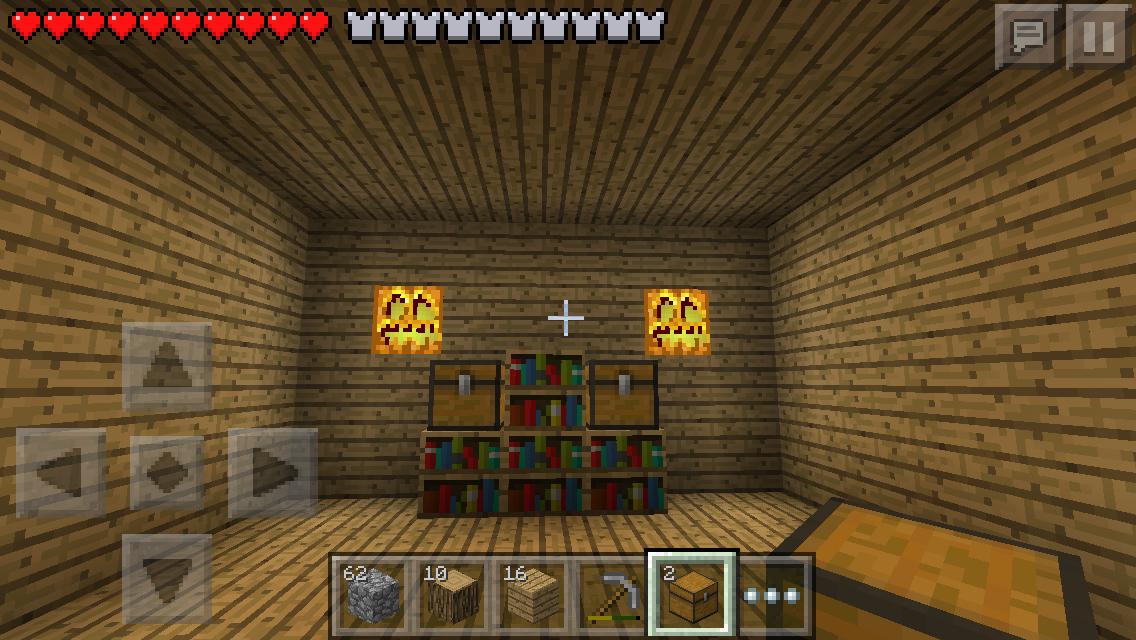Viewport: 1136px width, 640px height.
Task: Open the chat window
Action: 1027,36
